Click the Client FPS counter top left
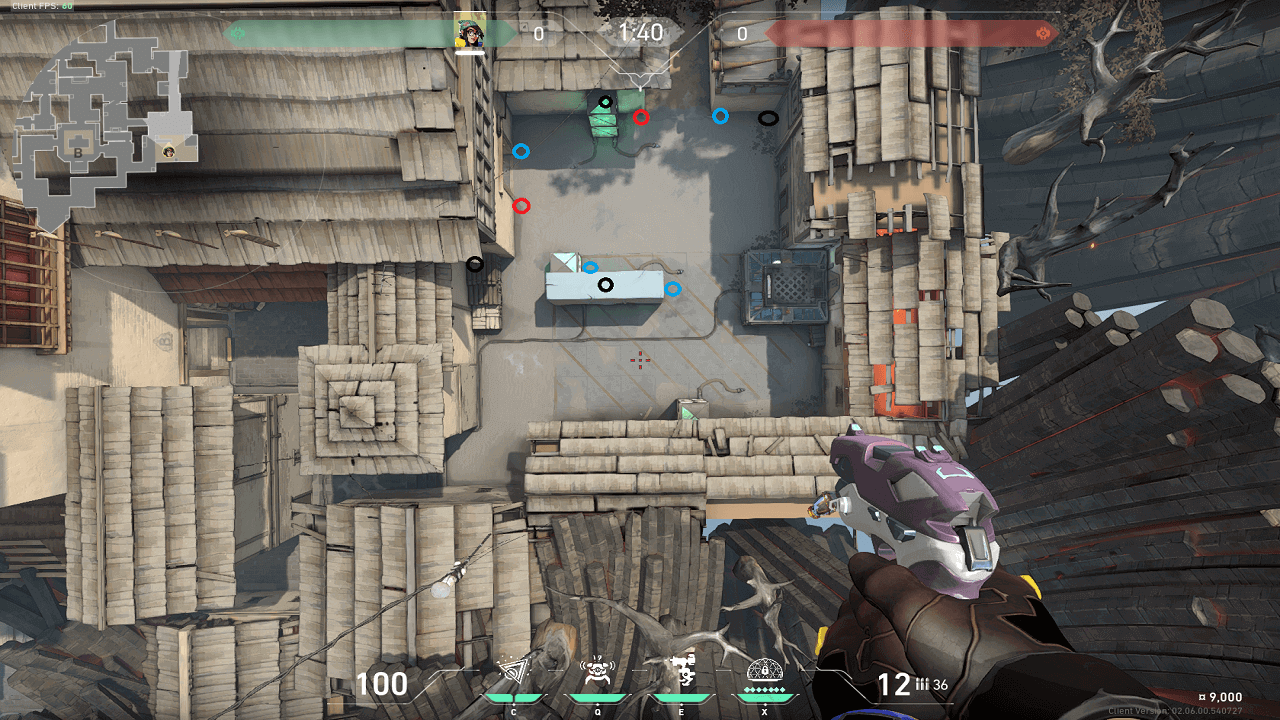 42,6
